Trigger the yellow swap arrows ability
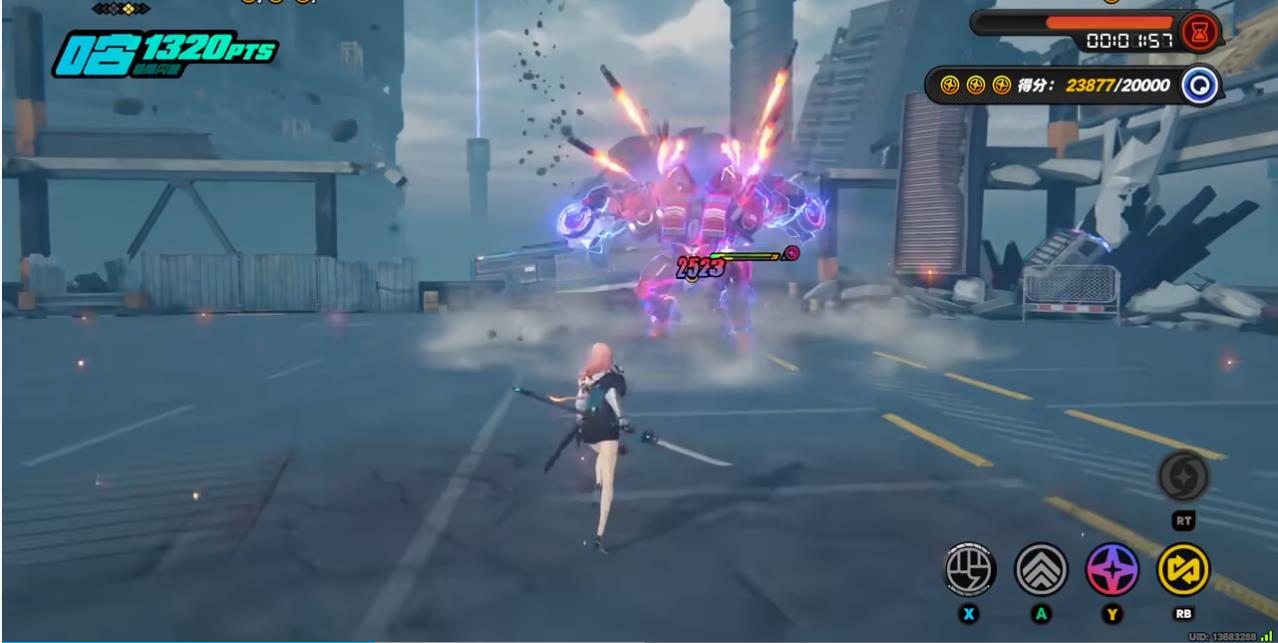The image size is (1278, 643). point(1183,569)
